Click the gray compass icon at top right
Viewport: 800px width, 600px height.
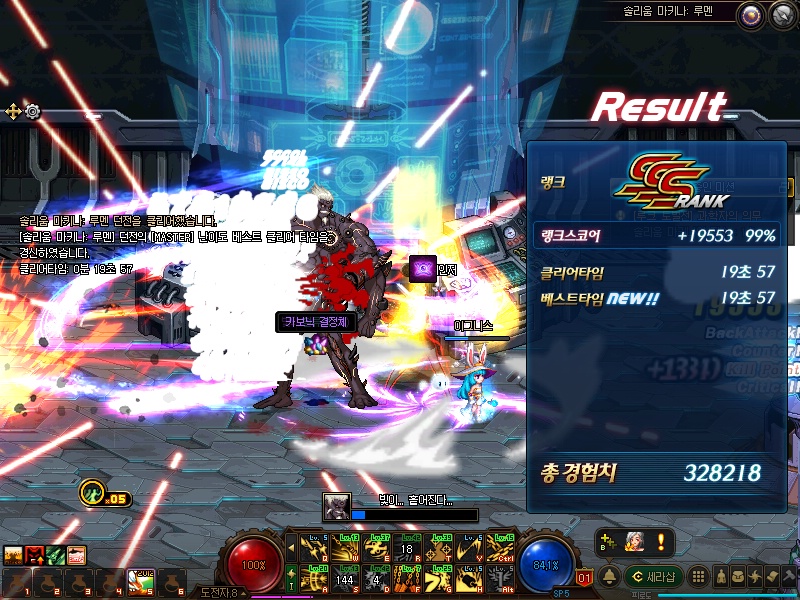(x=779, y=15)
